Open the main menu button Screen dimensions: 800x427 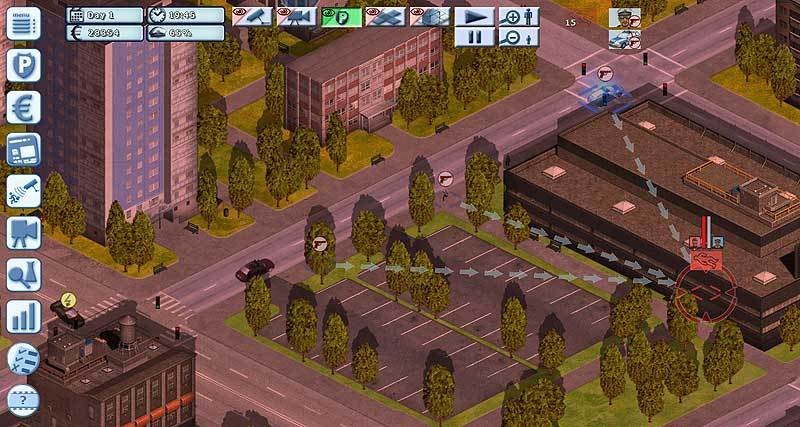[22, 23]
